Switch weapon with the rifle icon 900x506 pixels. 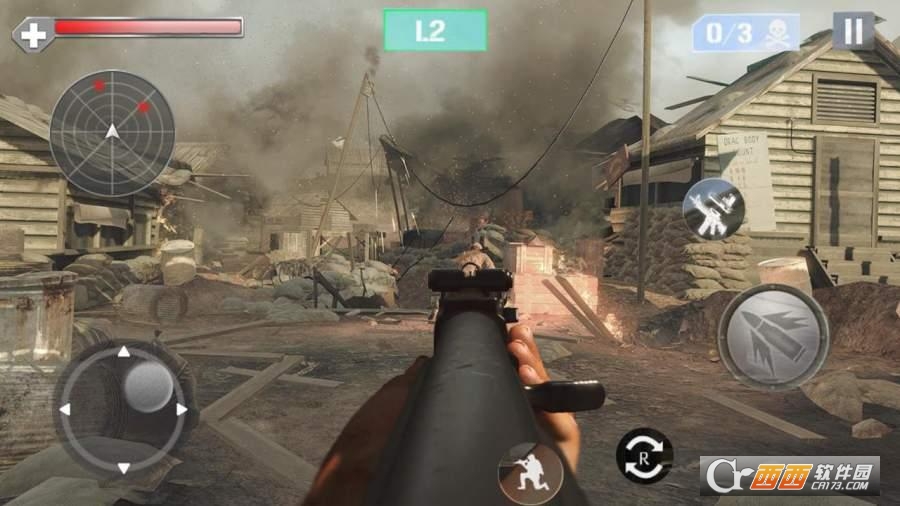point(714,210)
